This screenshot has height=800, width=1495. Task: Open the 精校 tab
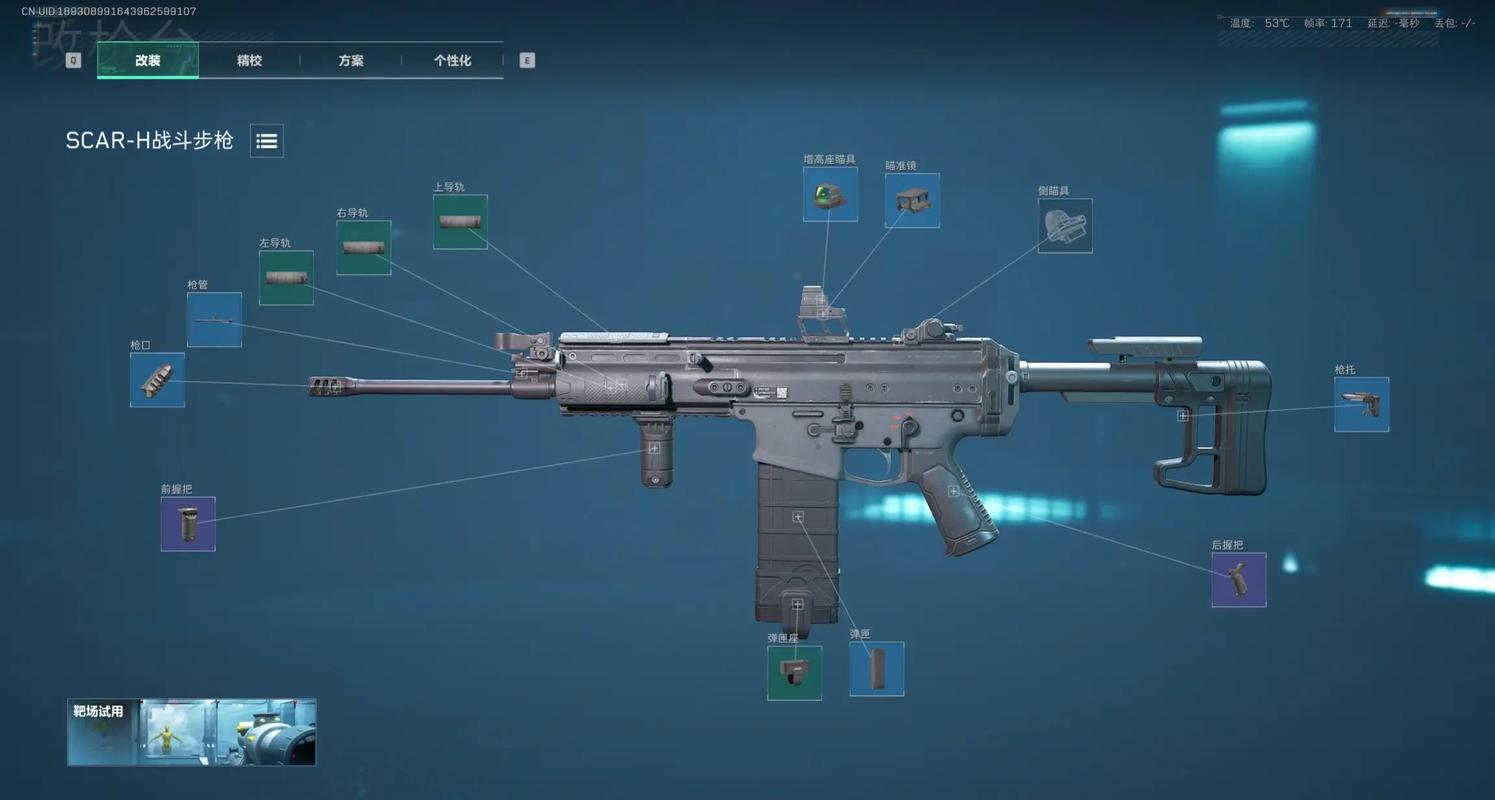pyautogui.click(x=249, y=60)
